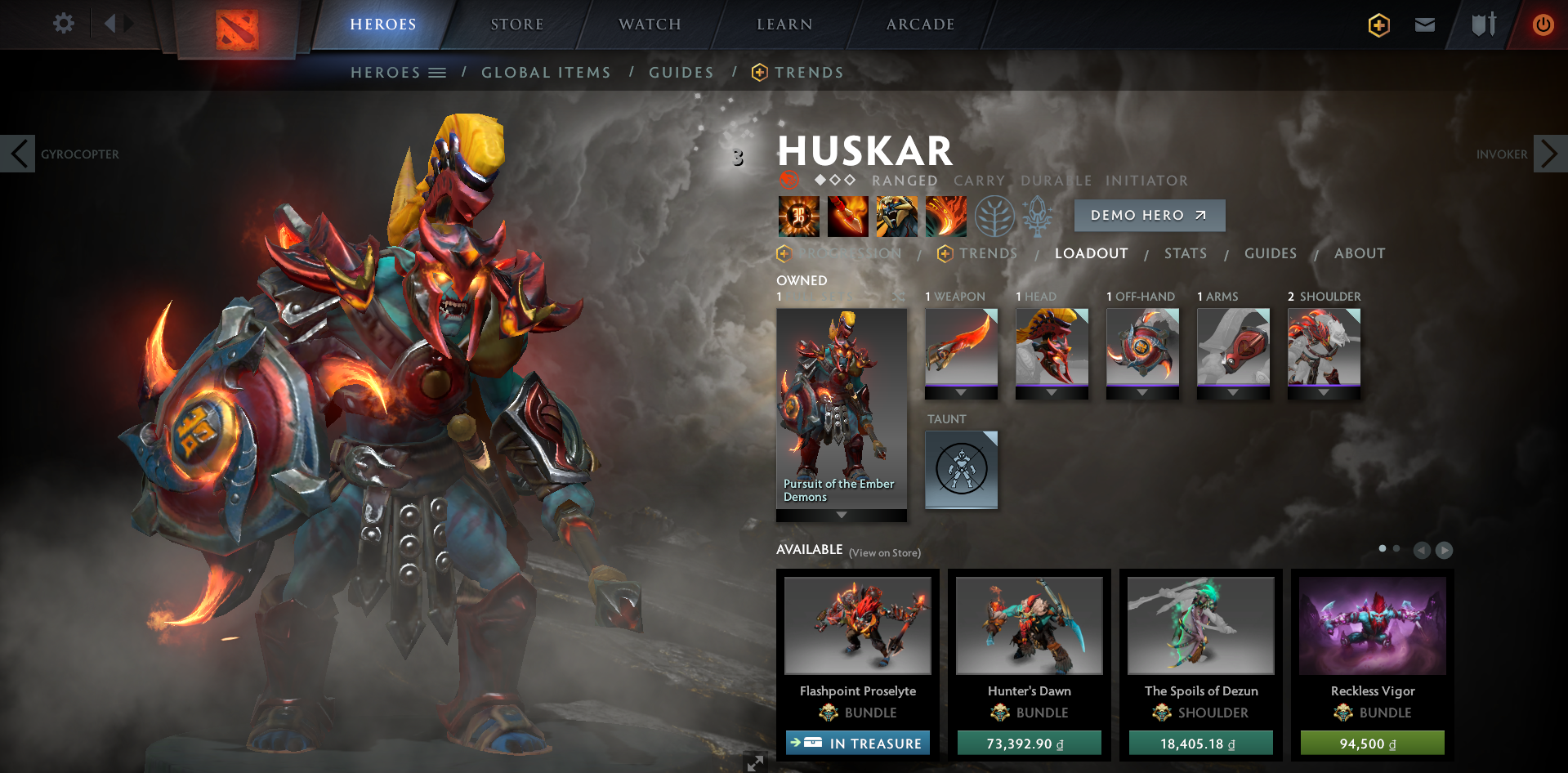This screenshot has width=1568, height=773.
Task: Launch Demo Hero mode
Action: coord(1149,216)
